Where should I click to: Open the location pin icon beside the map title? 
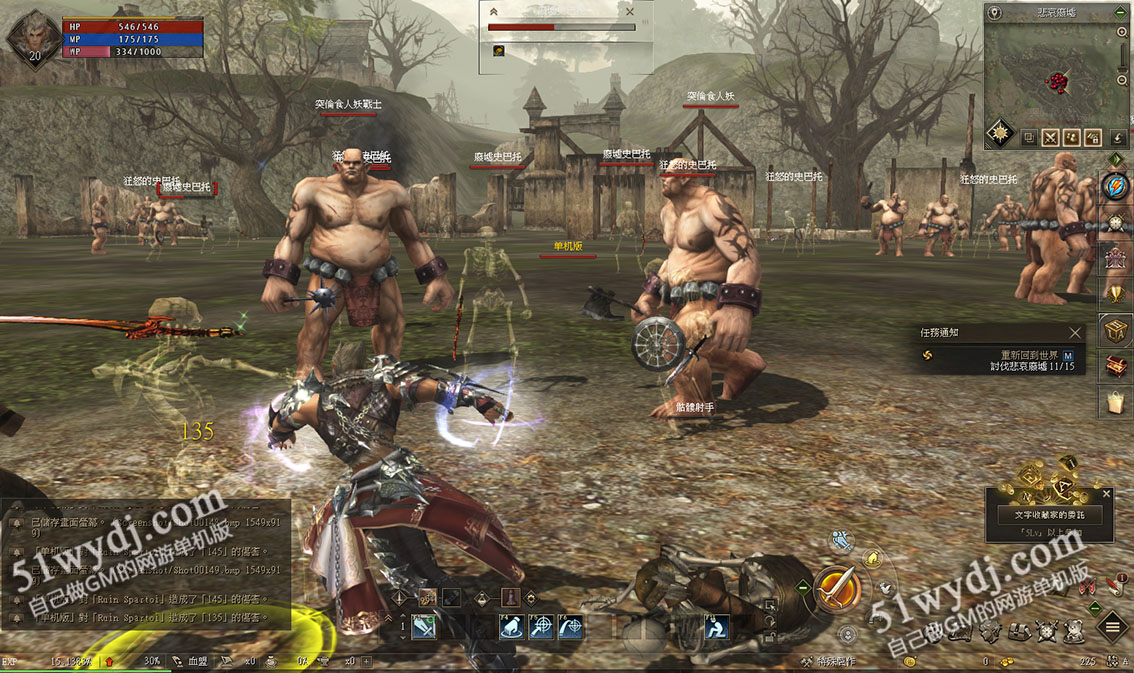tap(995, 13)
